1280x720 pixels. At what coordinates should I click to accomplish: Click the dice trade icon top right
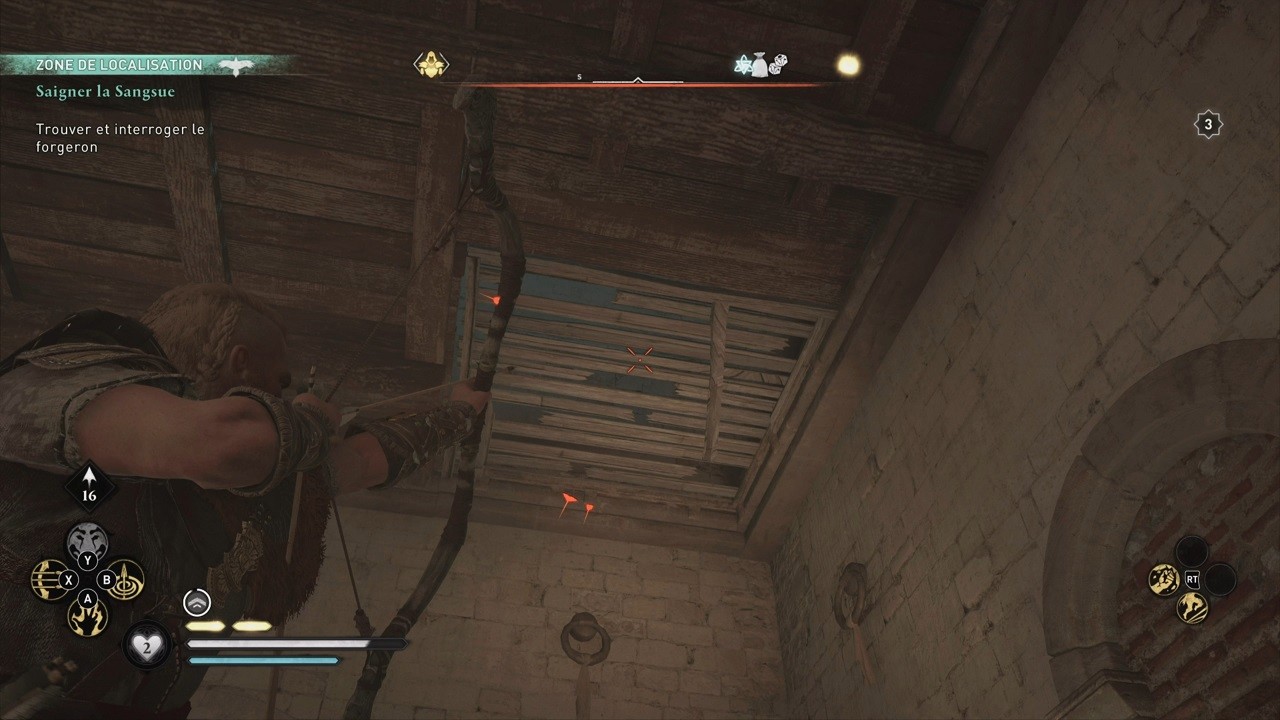[779, 64]
